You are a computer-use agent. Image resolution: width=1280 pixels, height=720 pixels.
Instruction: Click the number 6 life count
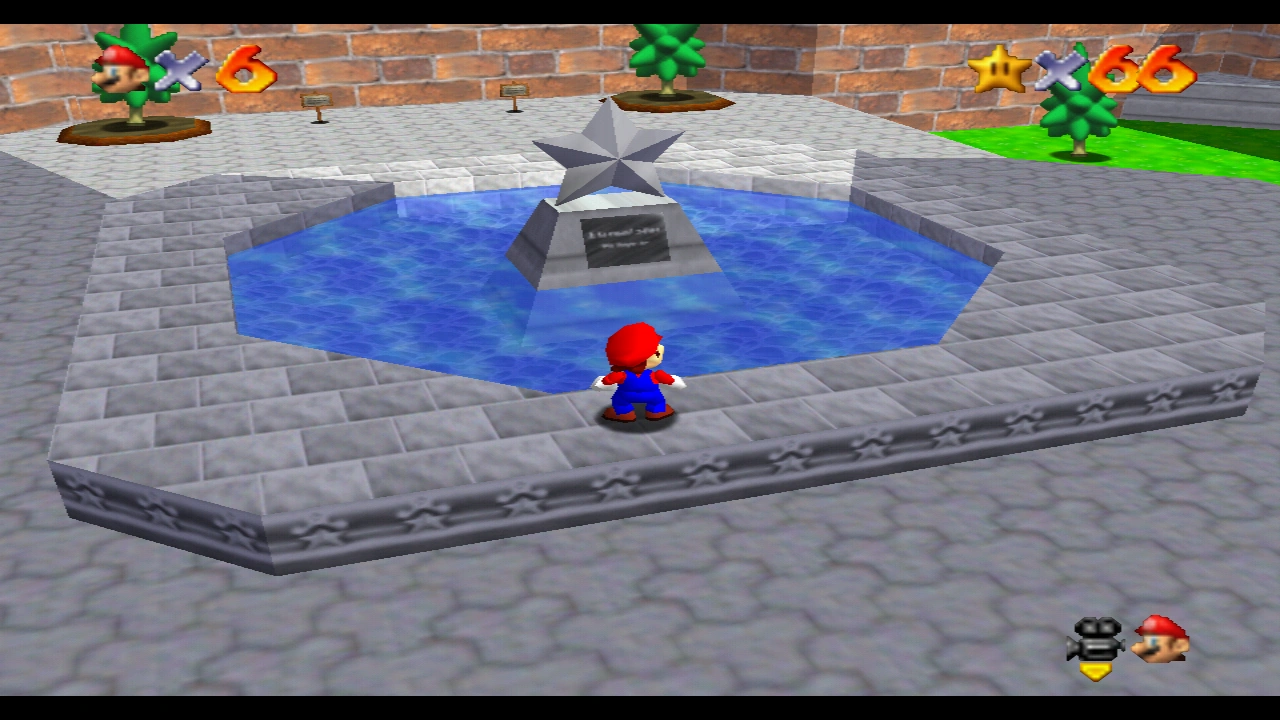[x=247, y=70]
